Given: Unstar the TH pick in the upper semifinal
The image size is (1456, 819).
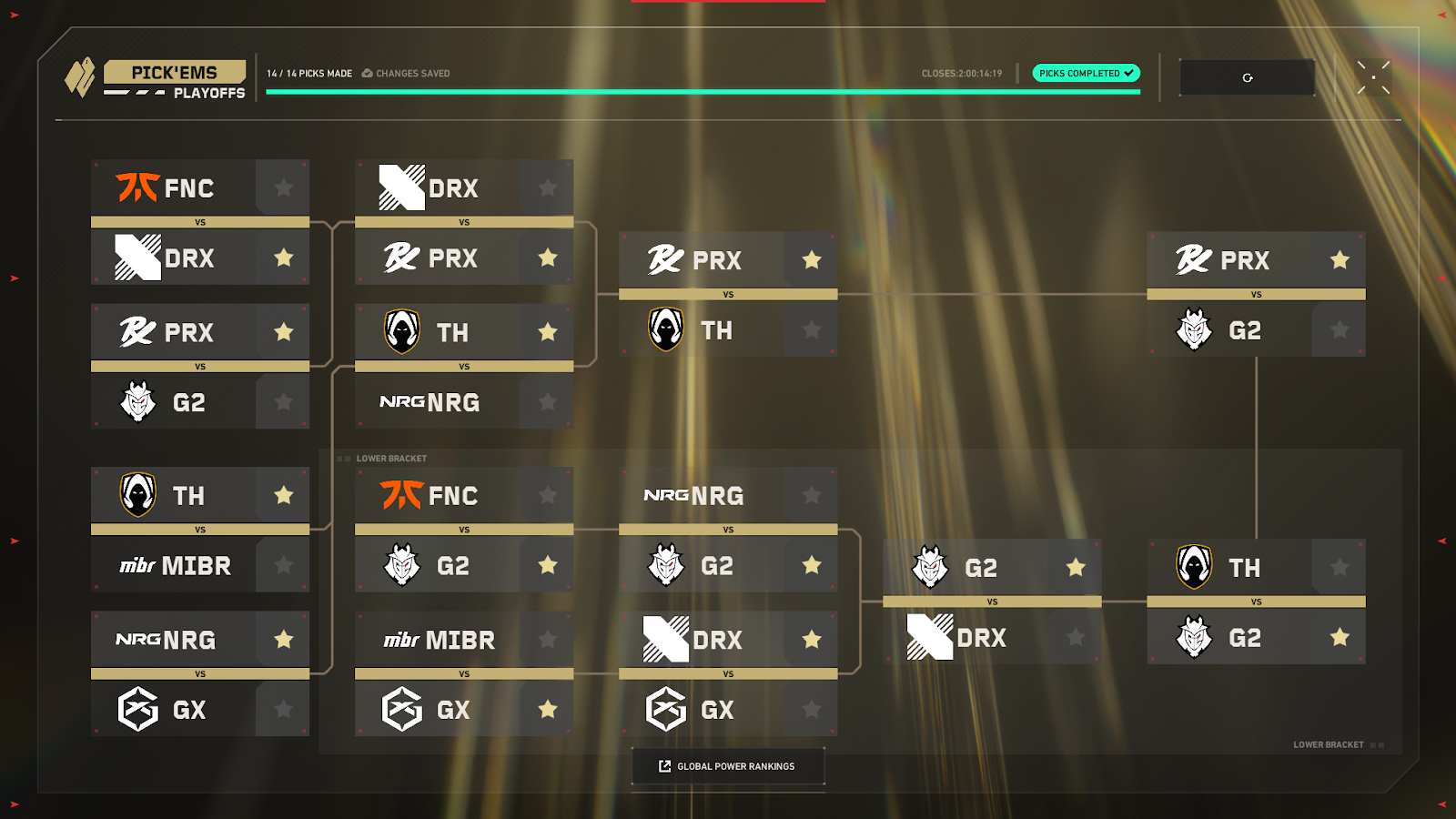Looking at the screenshot, I should click(x=546, y=331).
